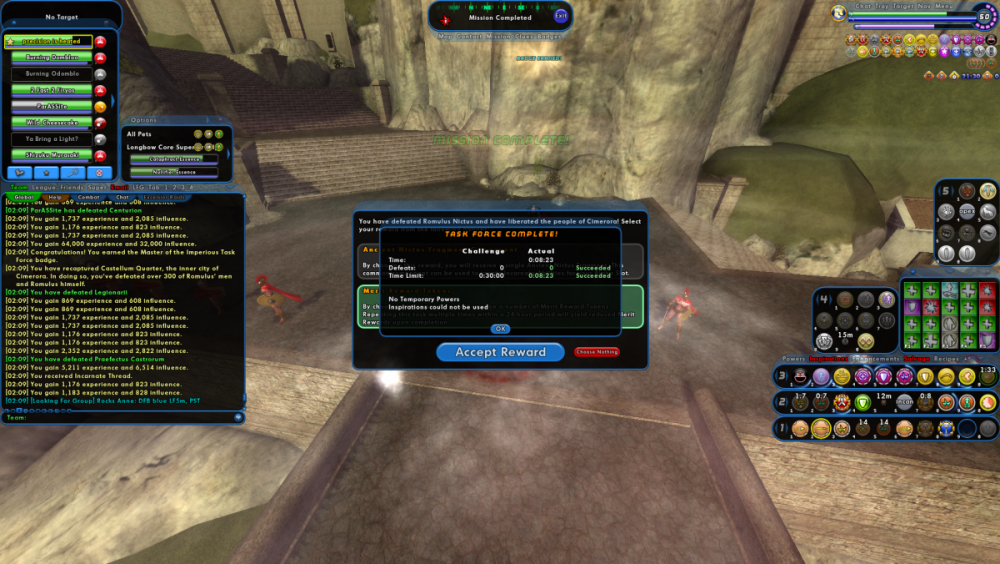This screenshot has height=564, width=1000.
Task: Select teammate Yo Bring a Light?
Action: 51,139
